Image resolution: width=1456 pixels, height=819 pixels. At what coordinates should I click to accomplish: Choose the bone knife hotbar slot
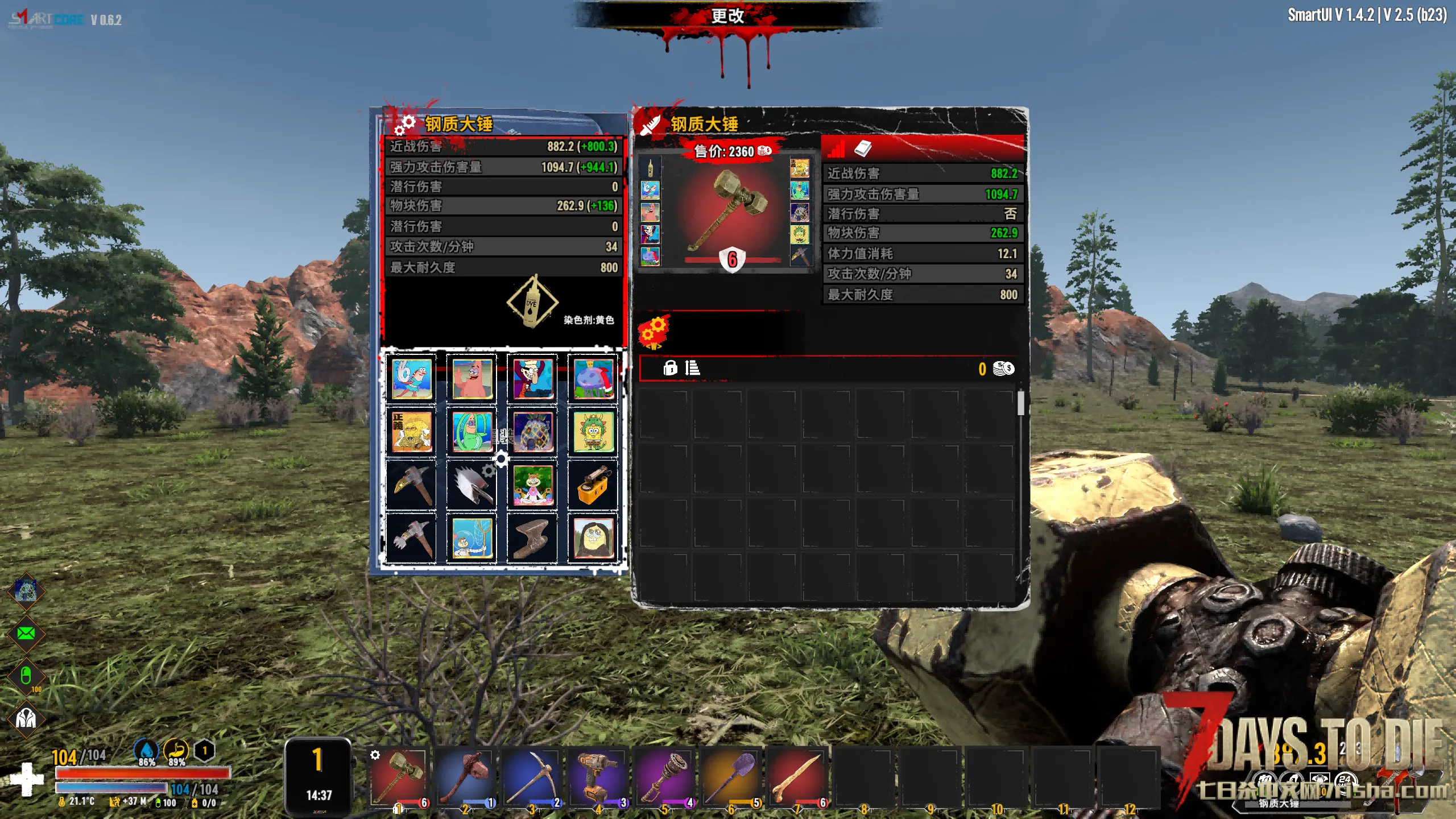pyautogui.click(x=797, y=776)
